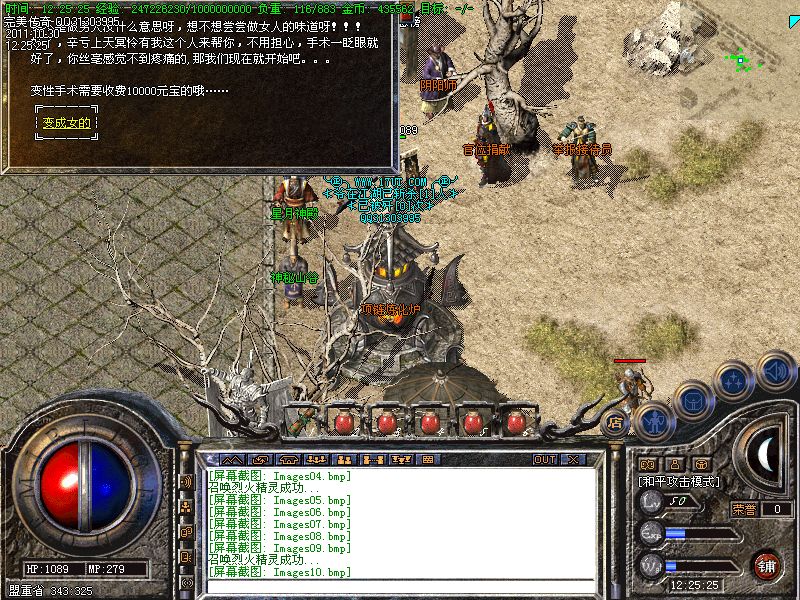This screenshot has width=800, height=600.
Task: Open the character status round button
Action: (x=654, y=420)
